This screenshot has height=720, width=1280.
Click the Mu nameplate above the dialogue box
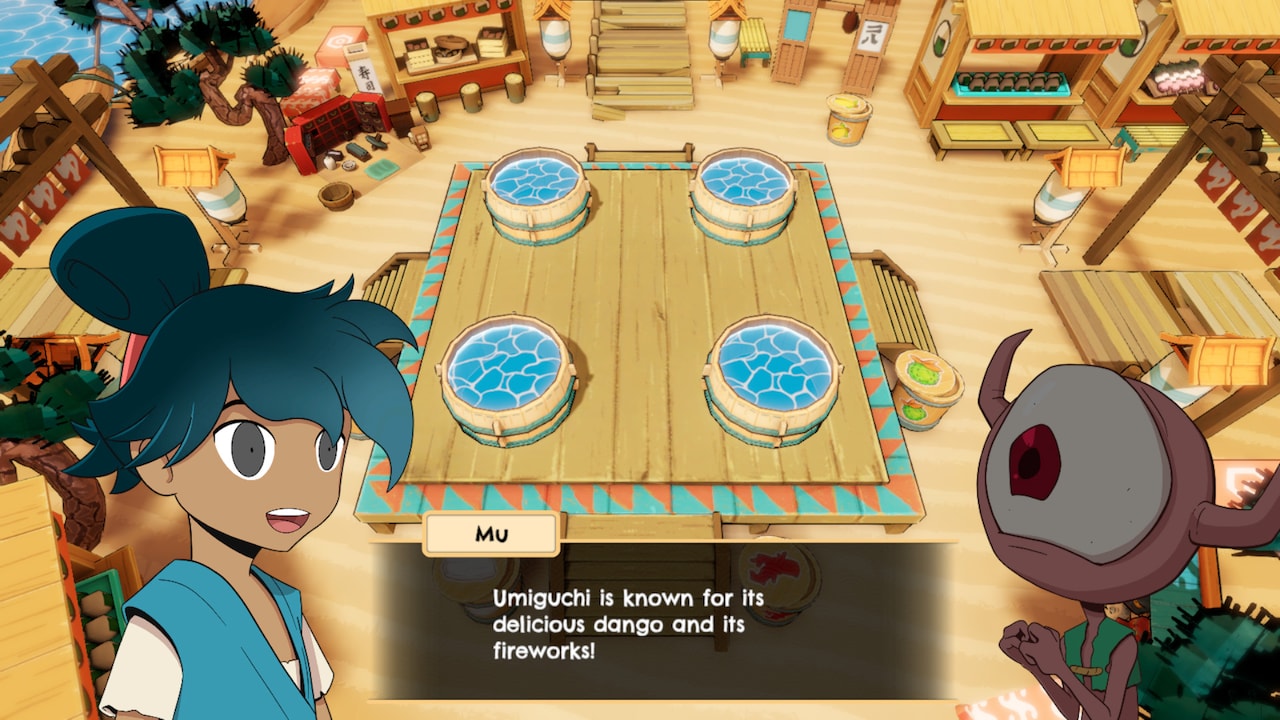coord(490,533)
